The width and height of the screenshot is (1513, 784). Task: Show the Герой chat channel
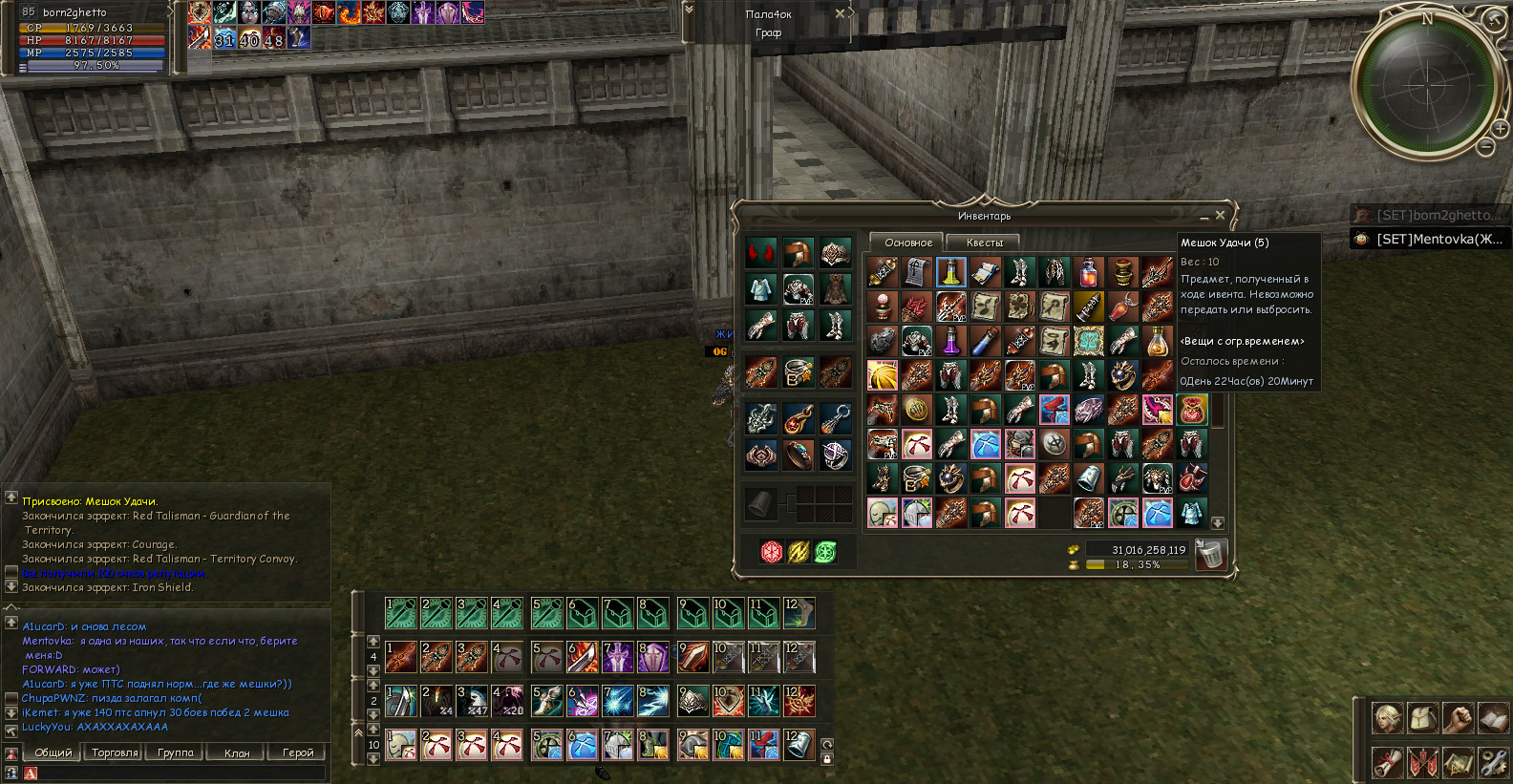298,752
